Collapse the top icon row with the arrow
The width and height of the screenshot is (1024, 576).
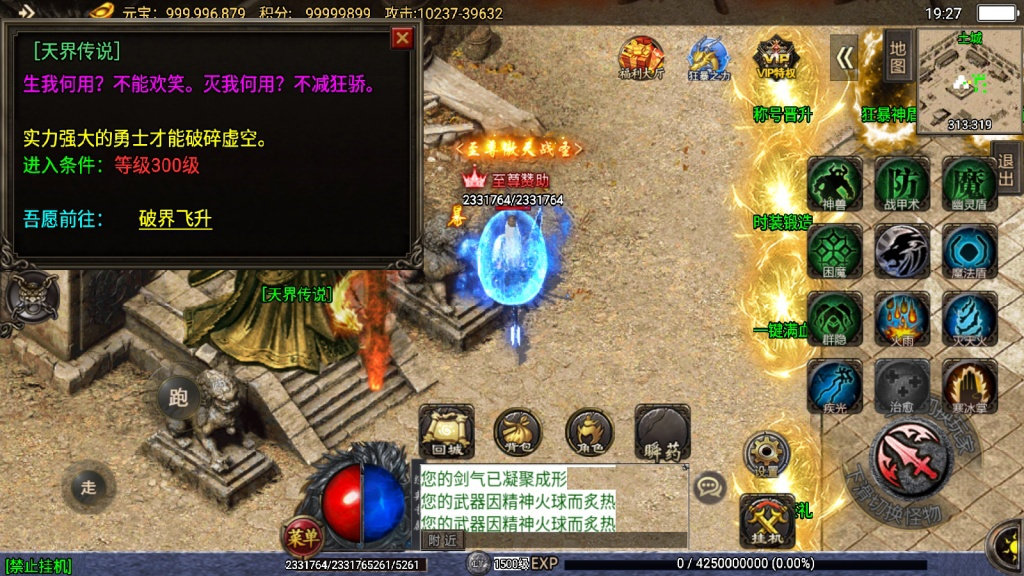845,58
